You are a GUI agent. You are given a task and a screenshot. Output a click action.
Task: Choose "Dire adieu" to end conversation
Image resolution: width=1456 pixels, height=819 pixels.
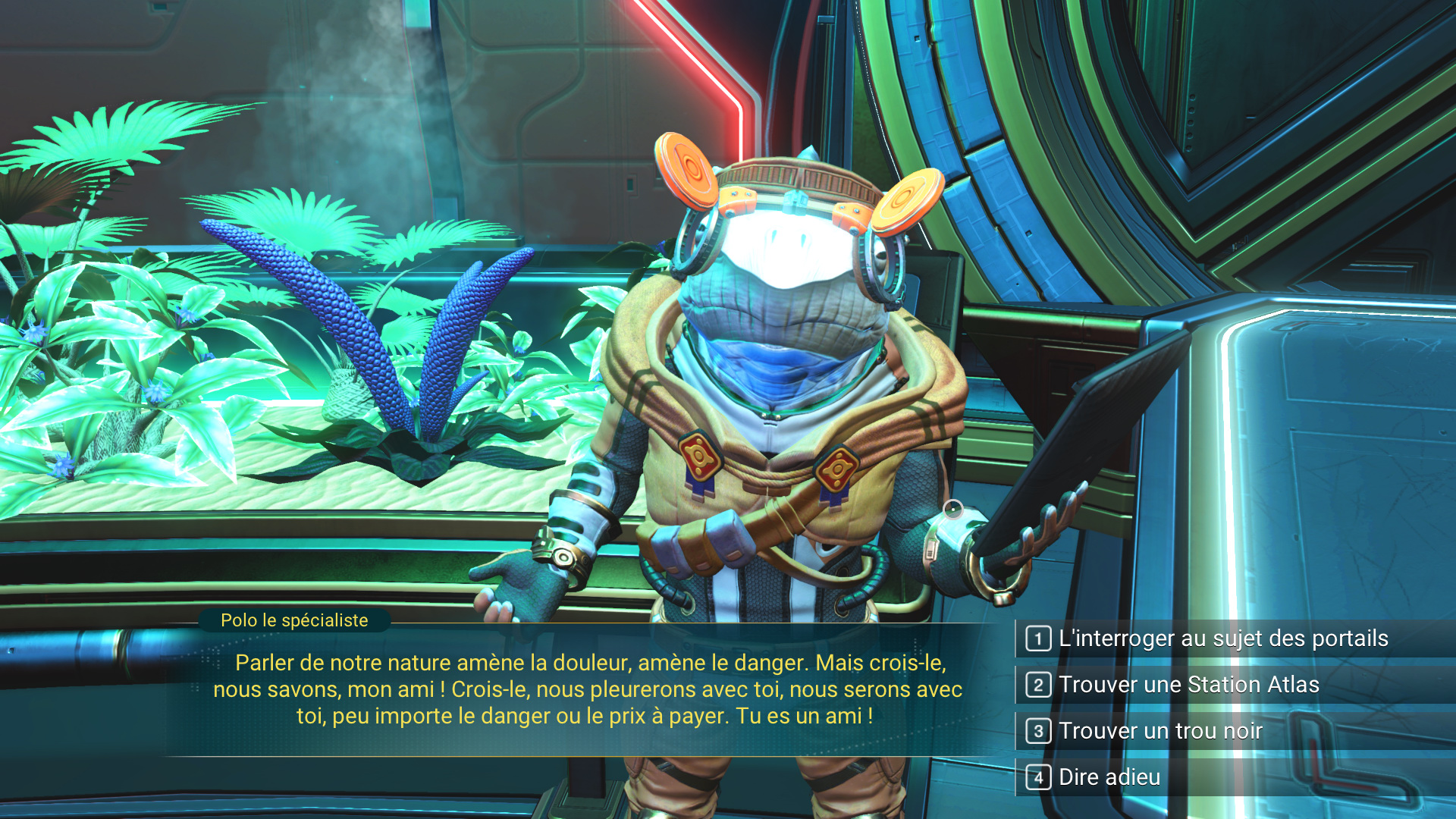pos(1109,777)
